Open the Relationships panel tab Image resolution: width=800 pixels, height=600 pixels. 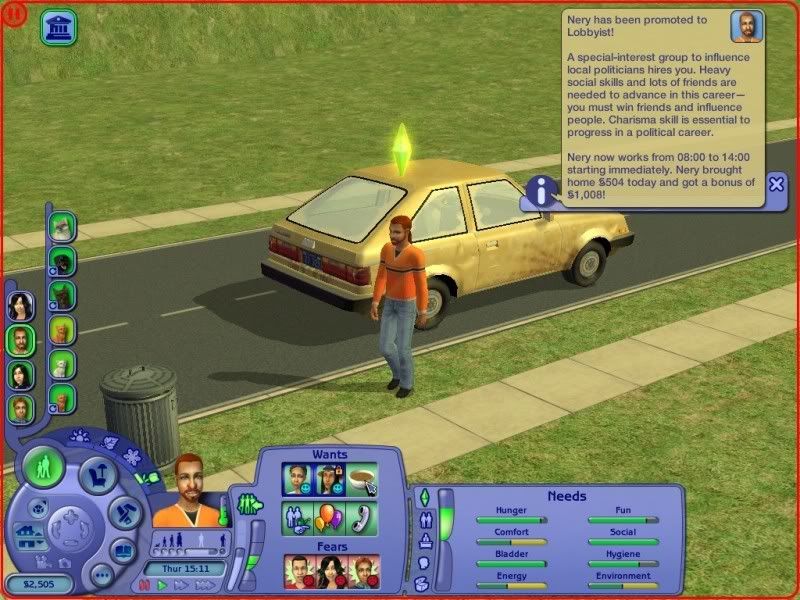tap(423, 520)
